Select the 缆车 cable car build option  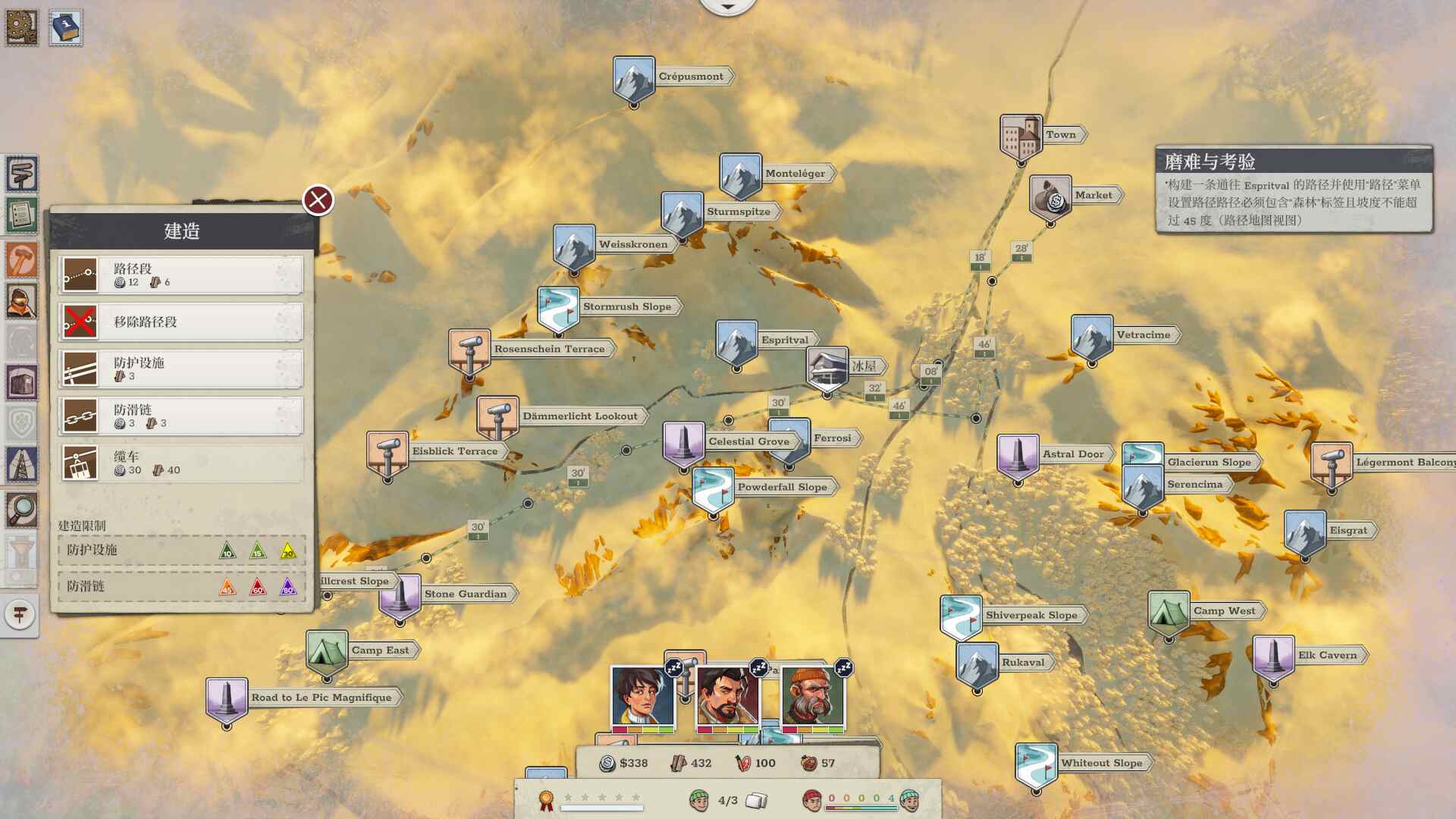(x=179, y=463)
